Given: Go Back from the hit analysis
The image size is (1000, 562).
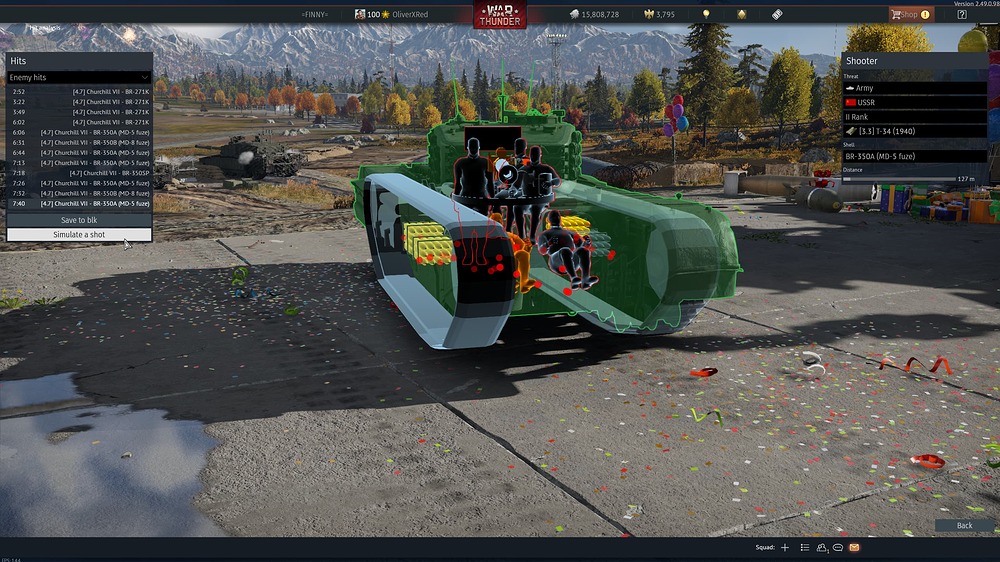Looking at the screenshot, I should pos(964,525).
